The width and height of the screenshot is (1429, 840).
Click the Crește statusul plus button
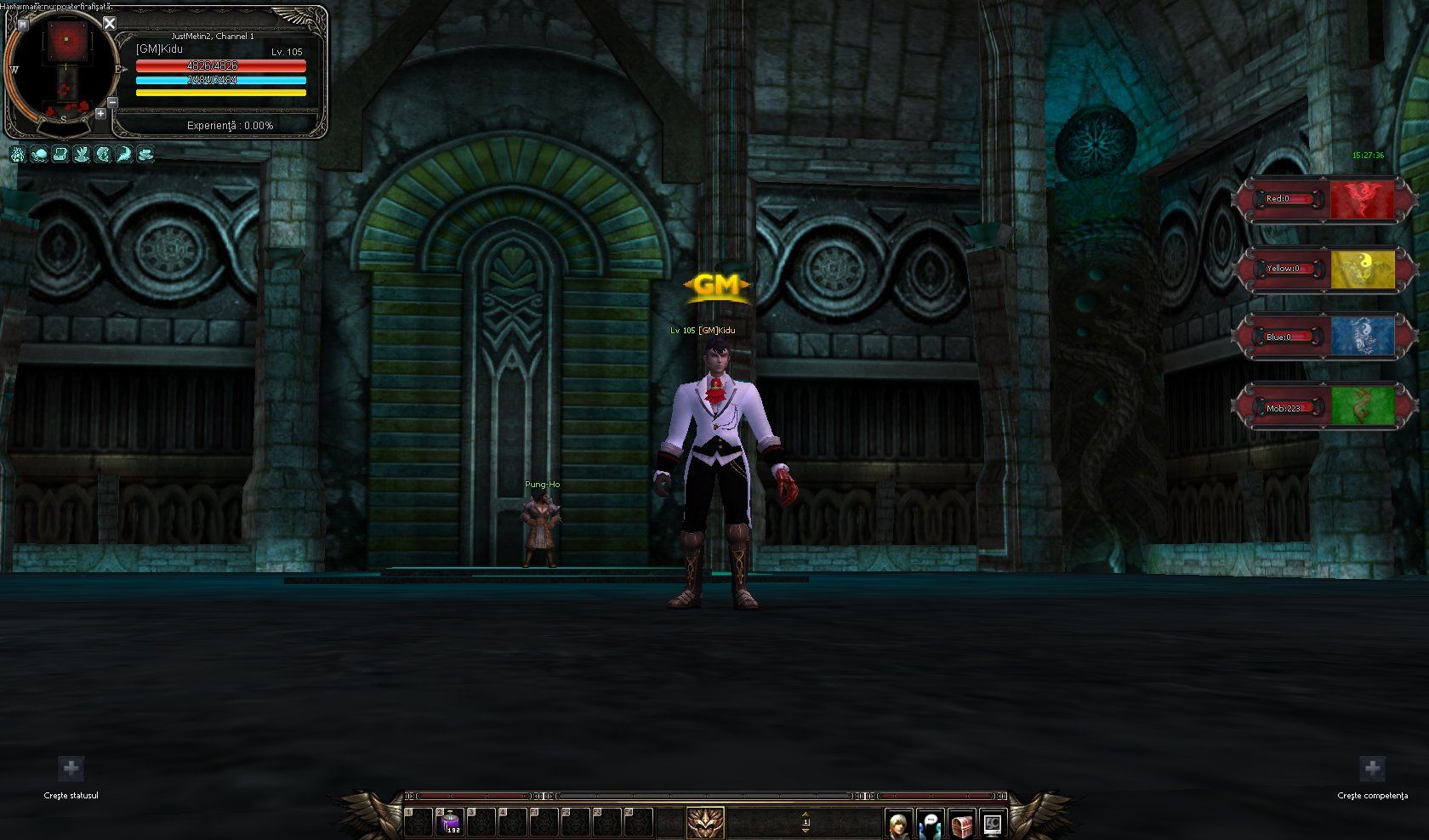(71, 769)
